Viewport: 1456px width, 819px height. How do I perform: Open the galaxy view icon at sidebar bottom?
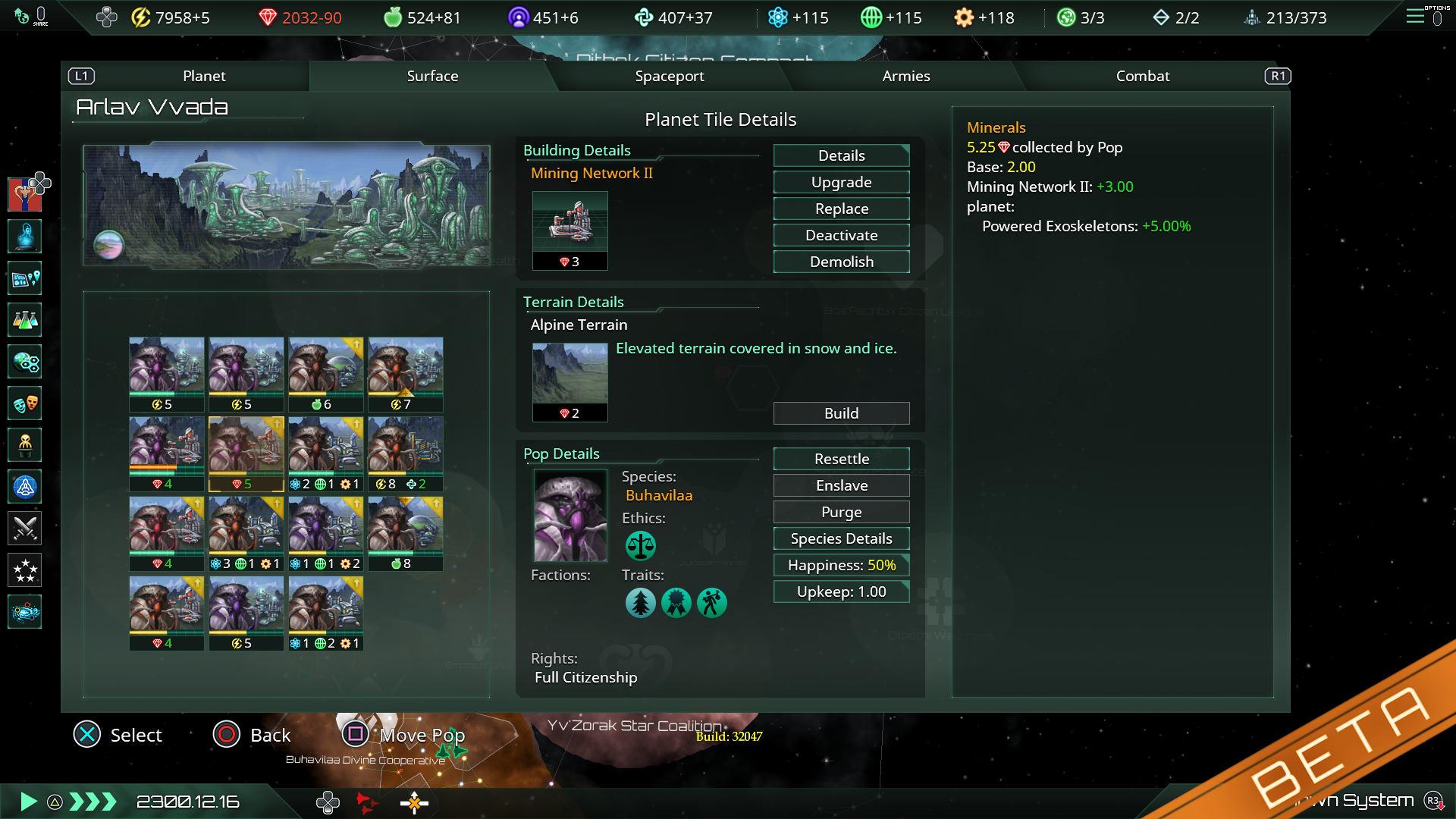(25, 612)
